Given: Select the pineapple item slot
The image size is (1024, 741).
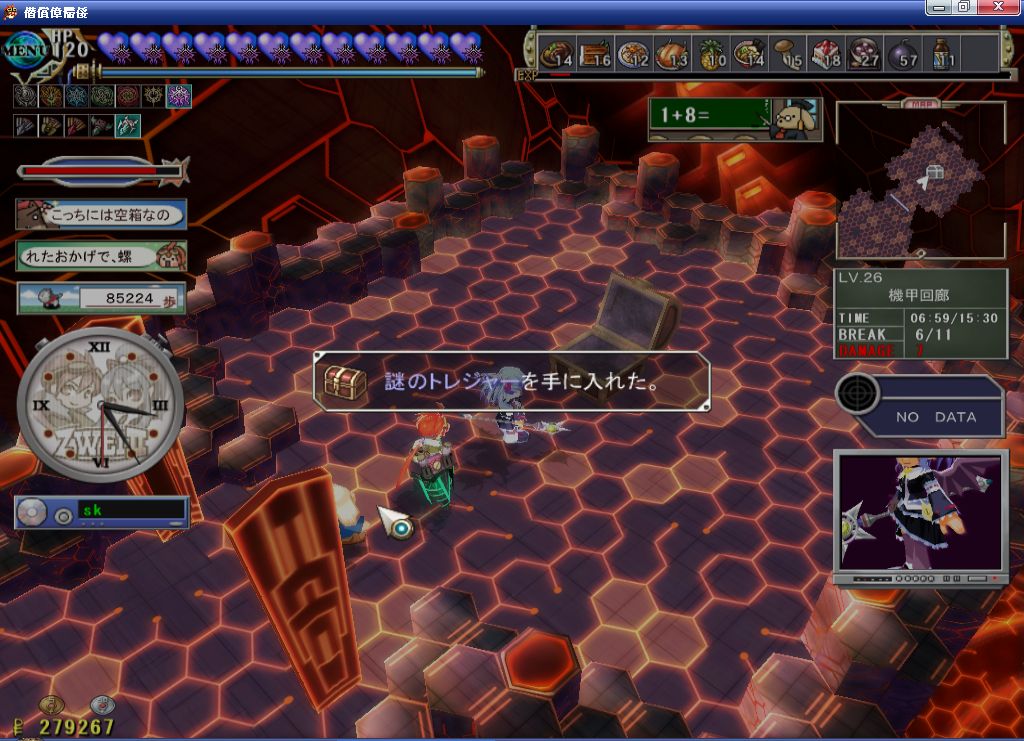Looking at the screenshot, I should coord(712,53).
